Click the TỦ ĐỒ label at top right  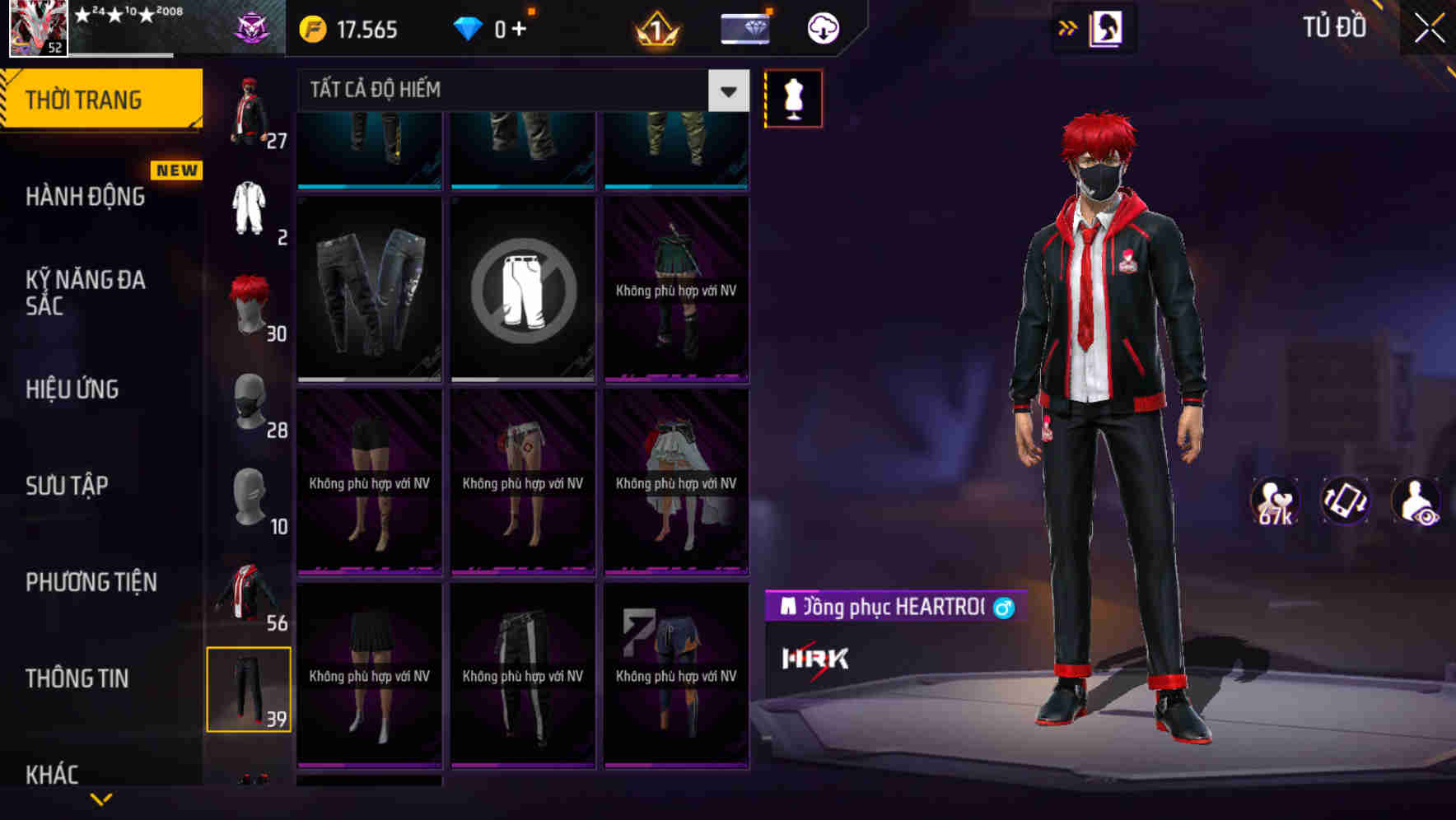click(x=1335, y=27)
